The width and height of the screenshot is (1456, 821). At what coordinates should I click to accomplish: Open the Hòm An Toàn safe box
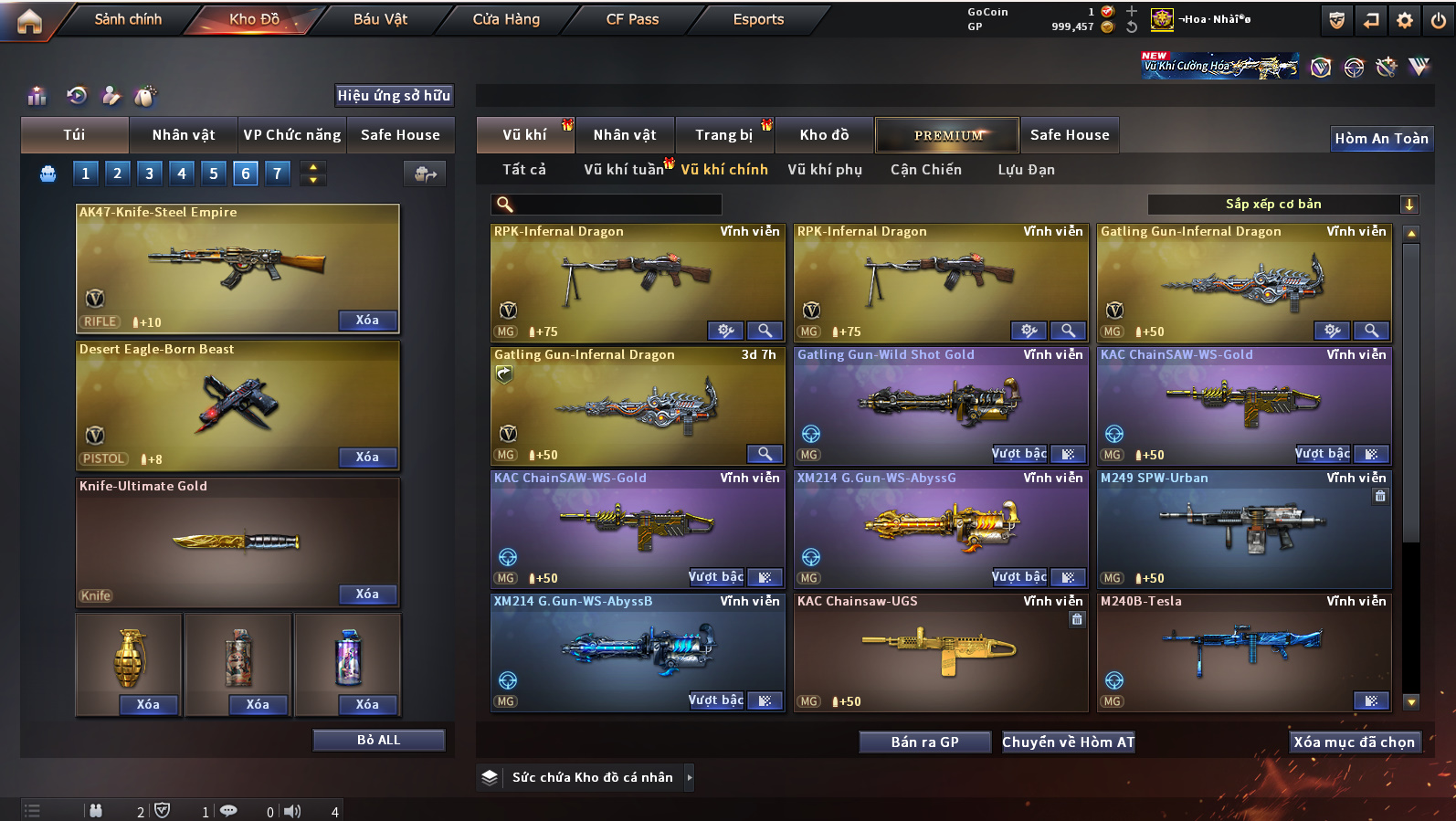pos(1381,139)
